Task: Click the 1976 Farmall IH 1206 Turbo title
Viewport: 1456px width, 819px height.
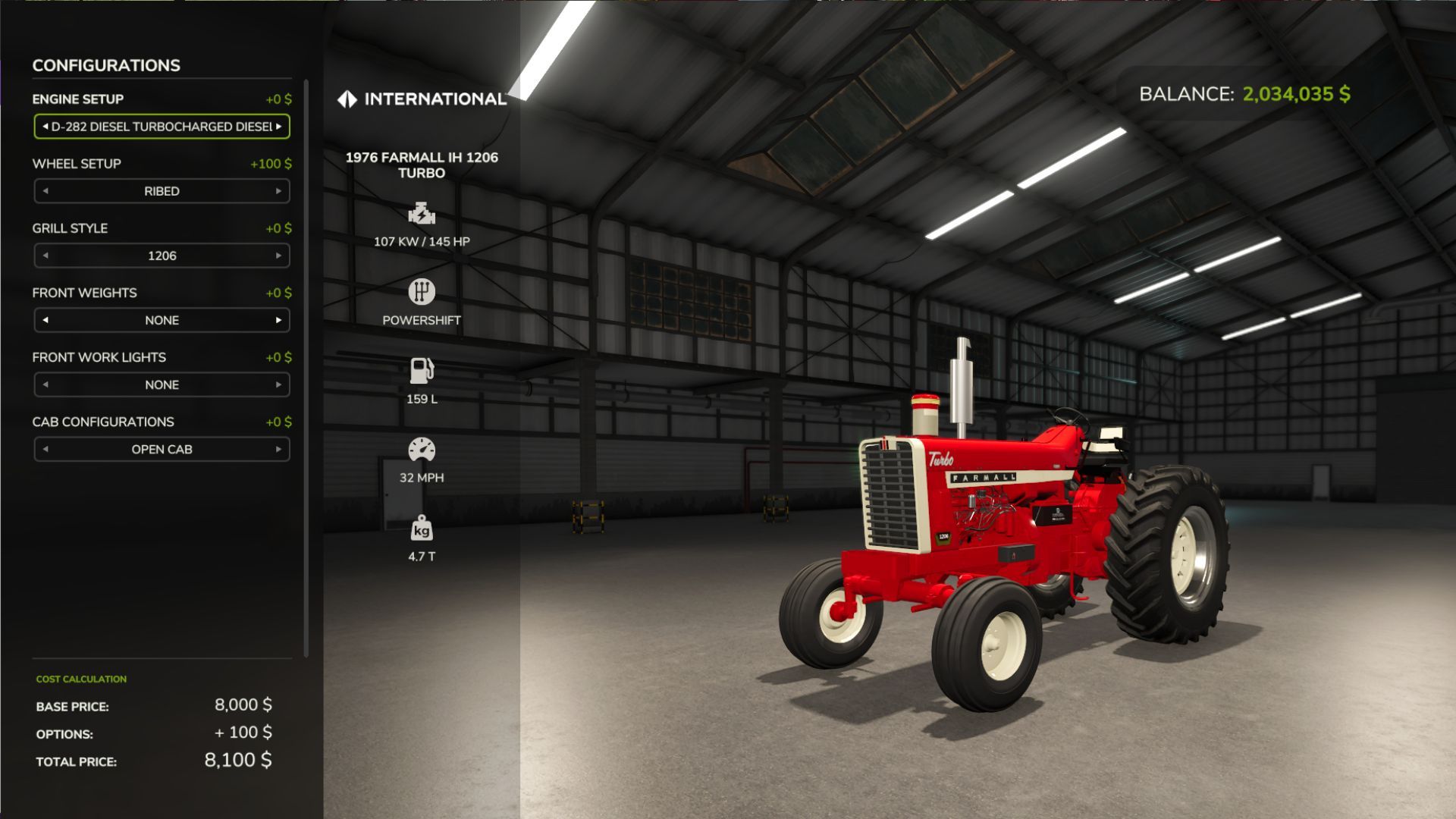Action: tap(422, 165)
